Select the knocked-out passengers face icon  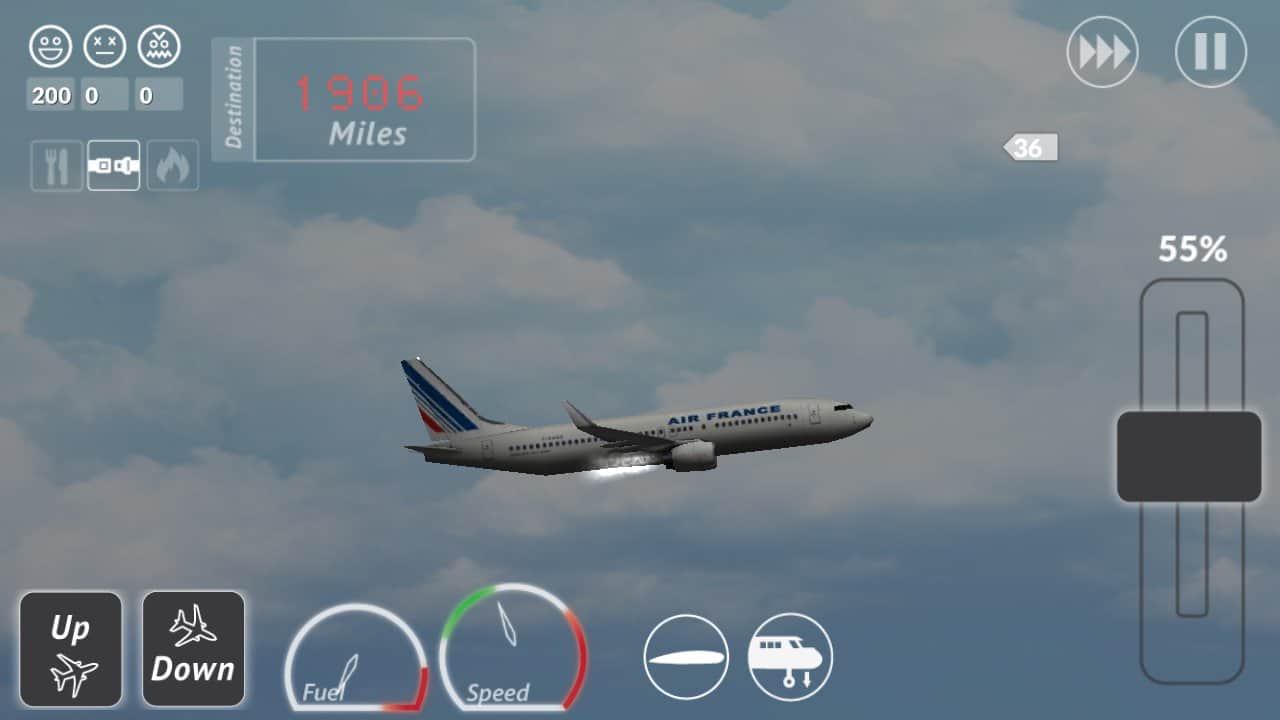click(105, 45)
